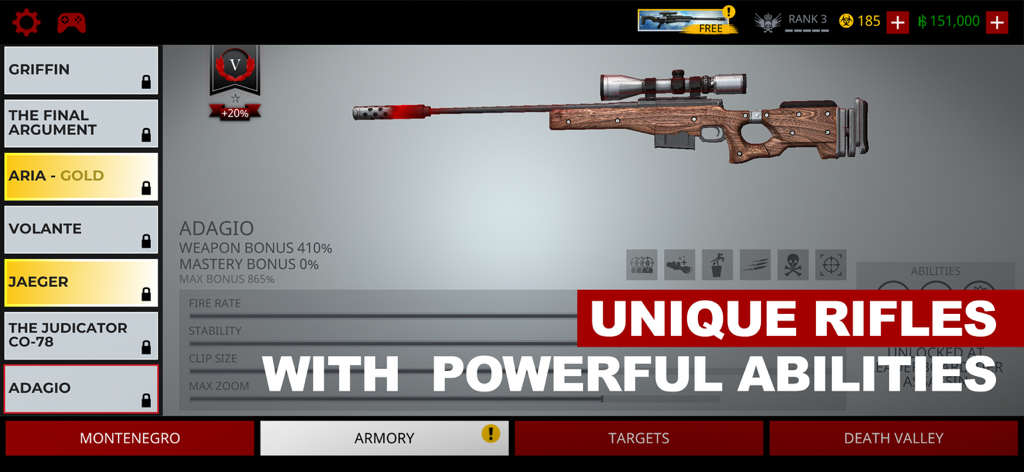Open the Rank 3 badge
The height and width of the screenshot is (472, 1024).
point(792,22)
